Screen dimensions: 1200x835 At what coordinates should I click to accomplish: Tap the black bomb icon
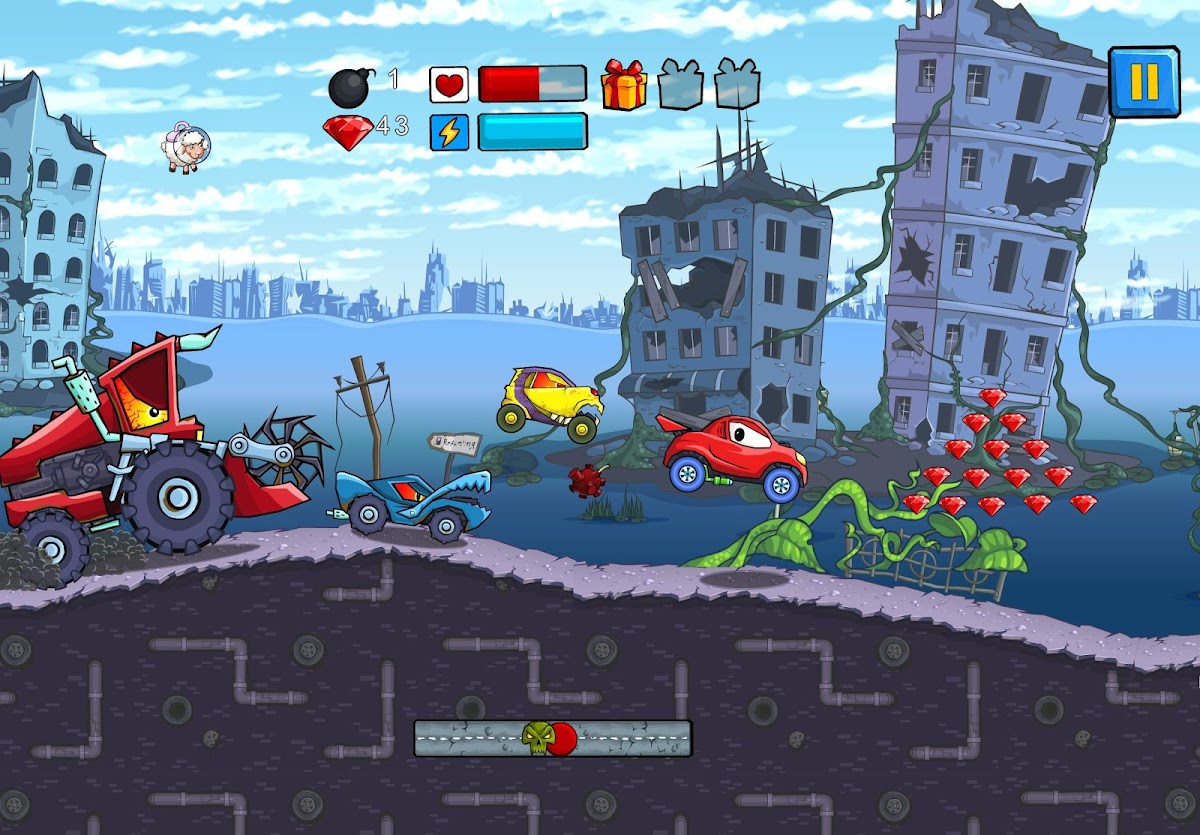pos(350,88)
